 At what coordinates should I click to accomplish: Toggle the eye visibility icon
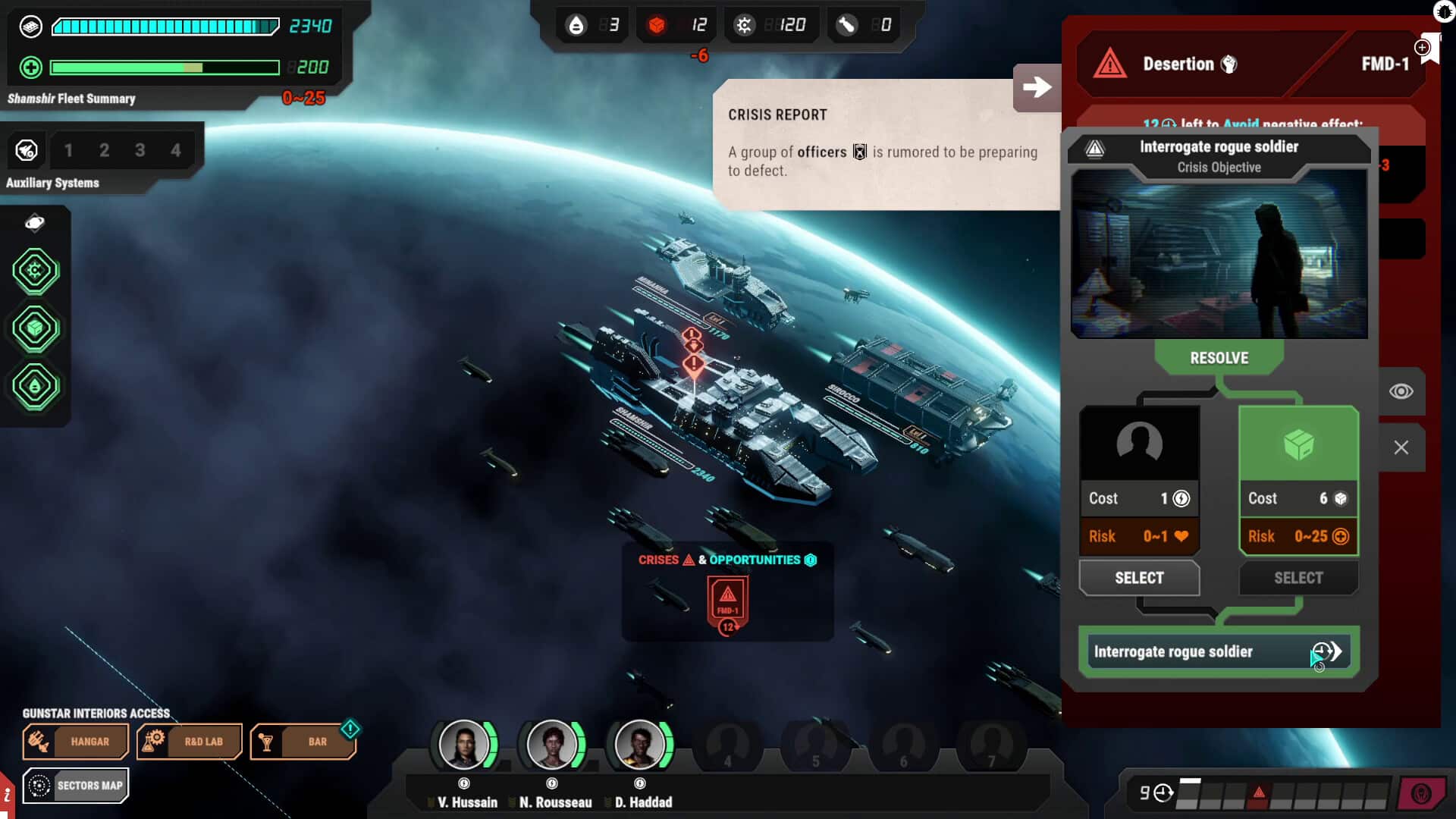tap(1401, 391)
